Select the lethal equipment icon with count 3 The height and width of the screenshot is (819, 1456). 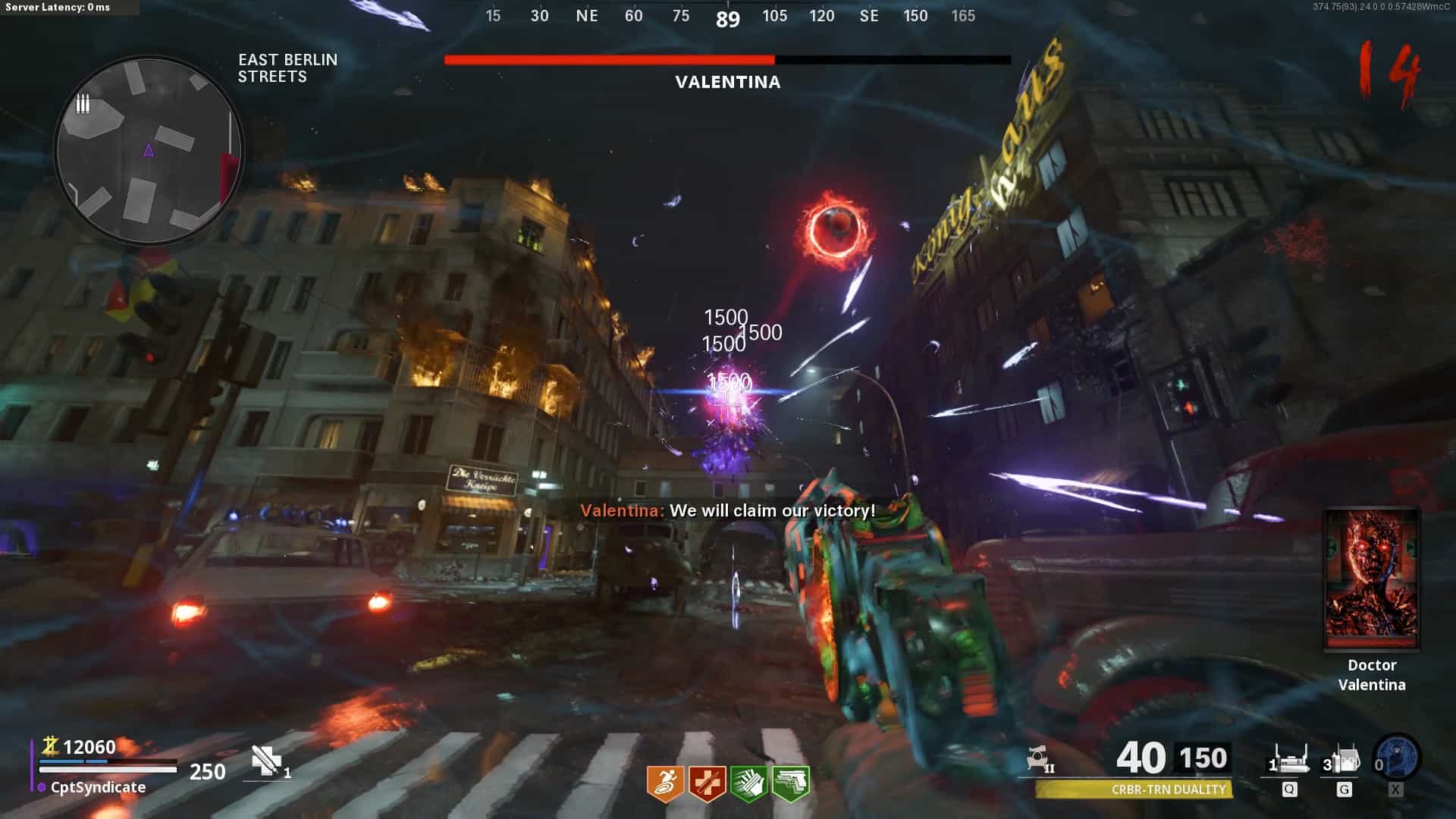click(1343, 761)
